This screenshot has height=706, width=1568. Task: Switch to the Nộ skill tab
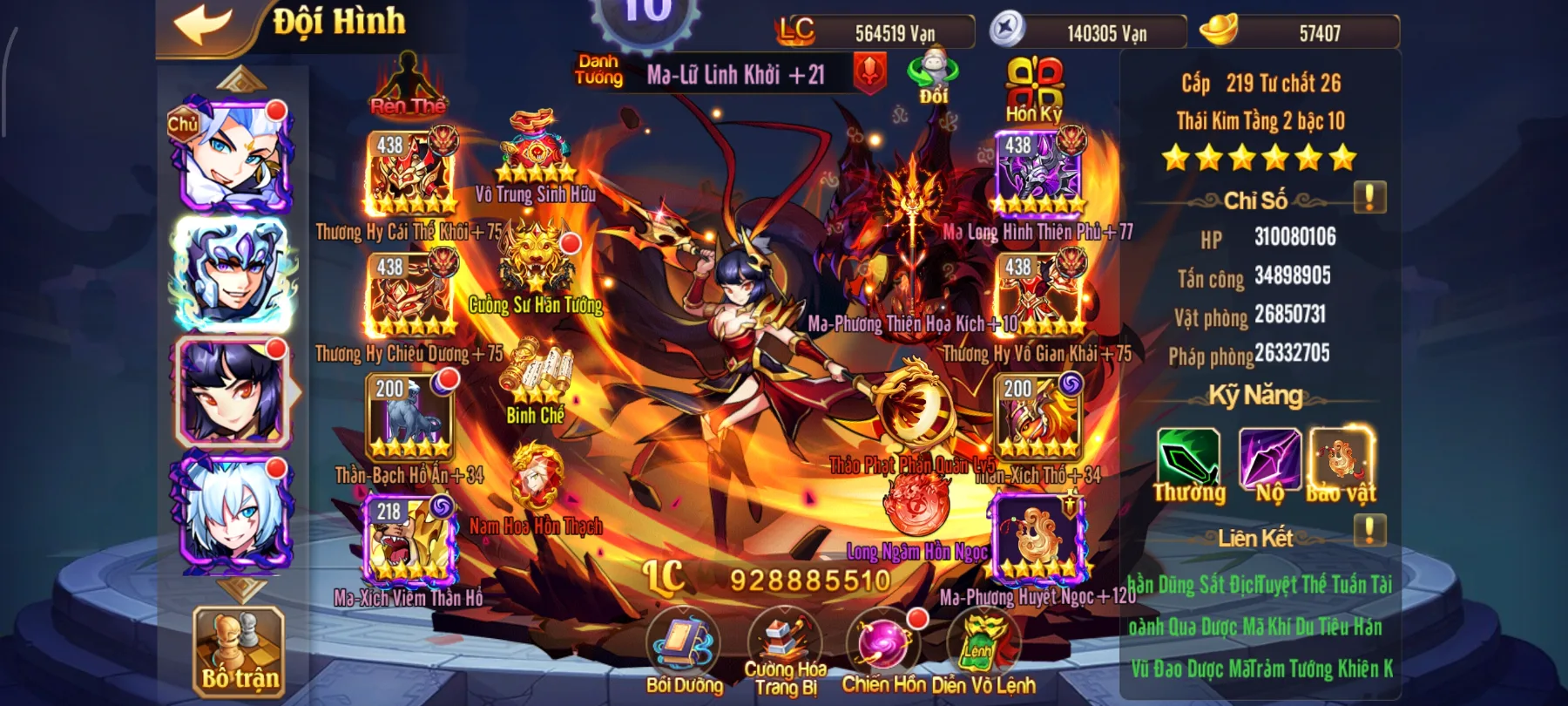click(x=1272, y=458)
